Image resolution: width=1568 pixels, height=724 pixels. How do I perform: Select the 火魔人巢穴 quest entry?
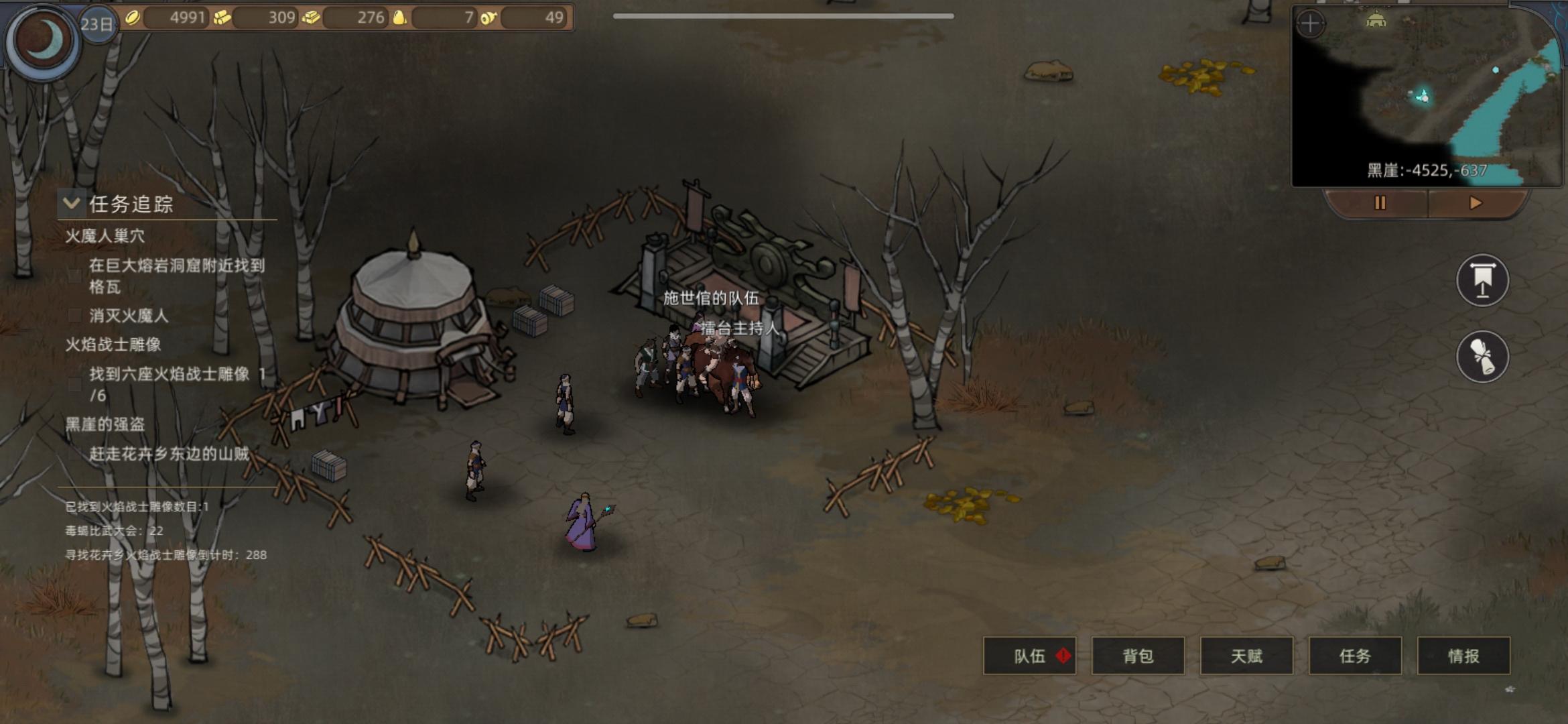[x=105, y=236]
